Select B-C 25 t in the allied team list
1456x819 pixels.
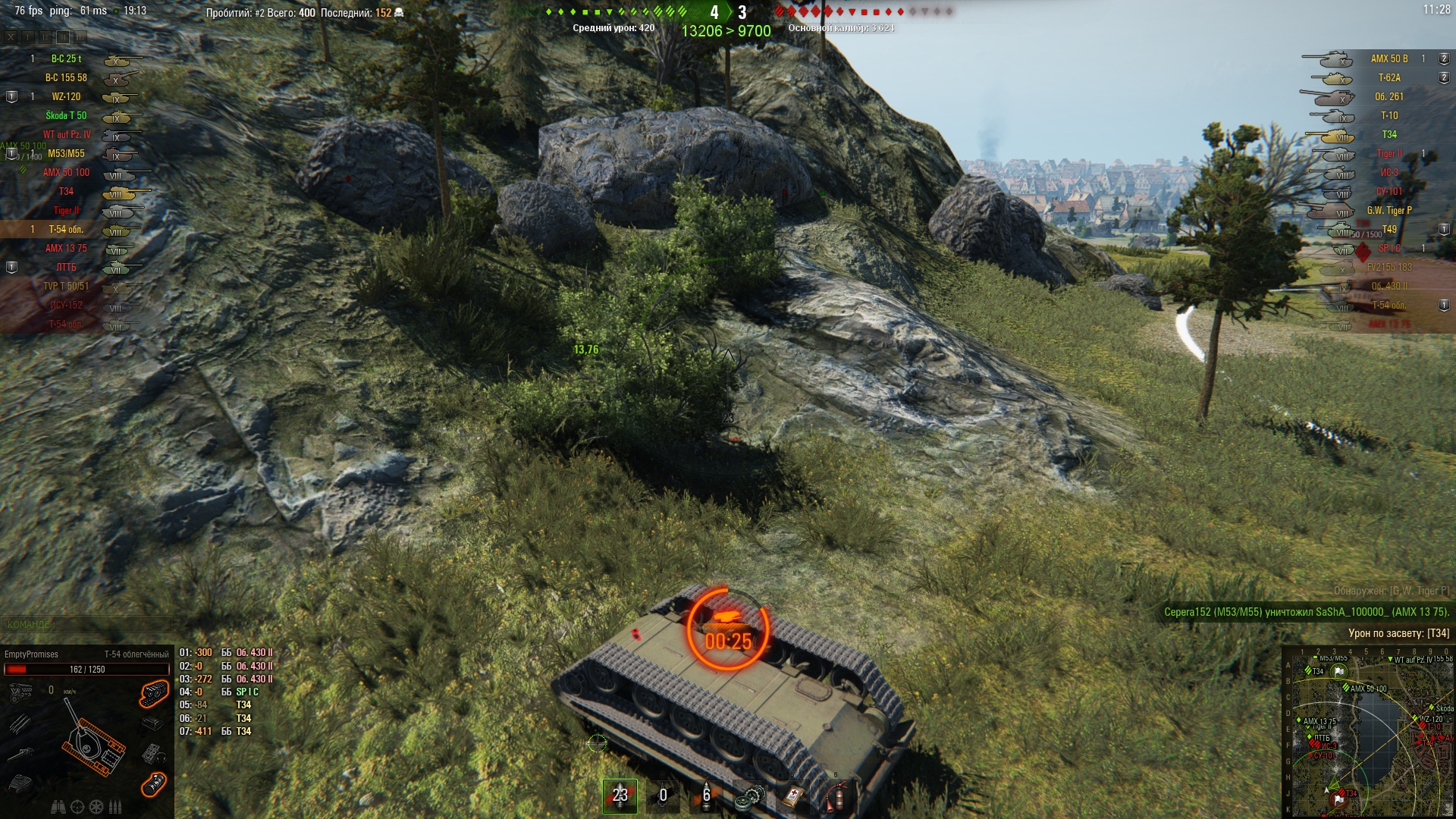click(67, 58)
